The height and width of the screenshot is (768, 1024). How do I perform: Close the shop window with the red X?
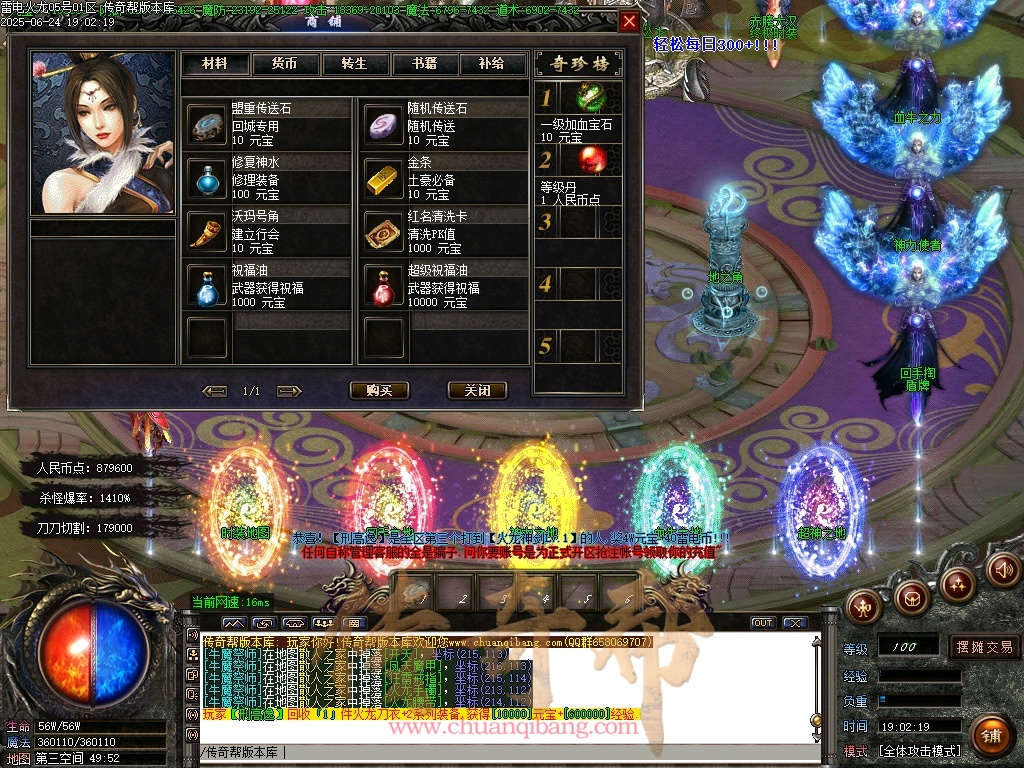[628, 22]
